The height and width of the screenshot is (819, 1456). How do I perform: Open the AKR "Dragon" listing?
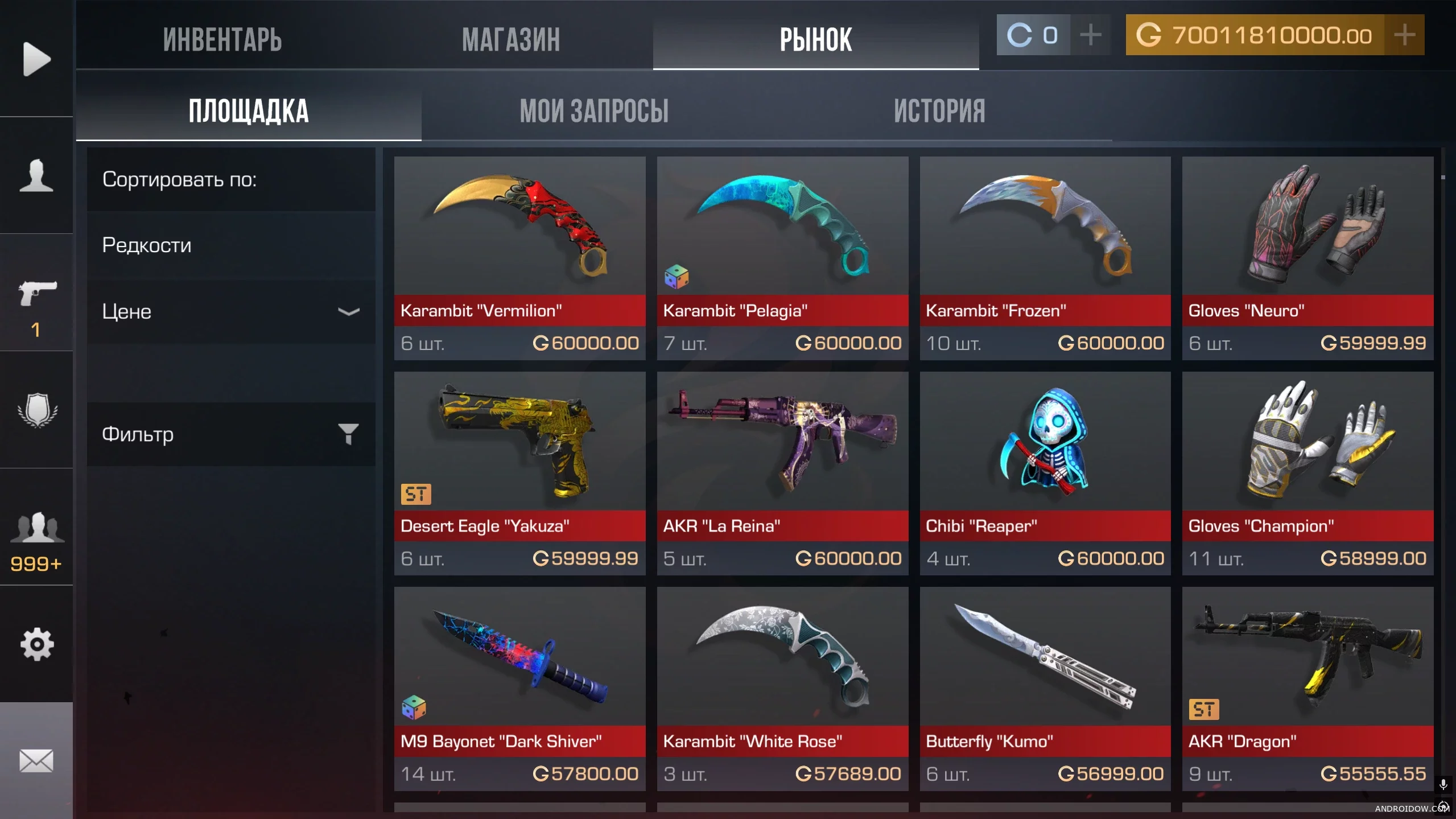[x=1307, y=688]
